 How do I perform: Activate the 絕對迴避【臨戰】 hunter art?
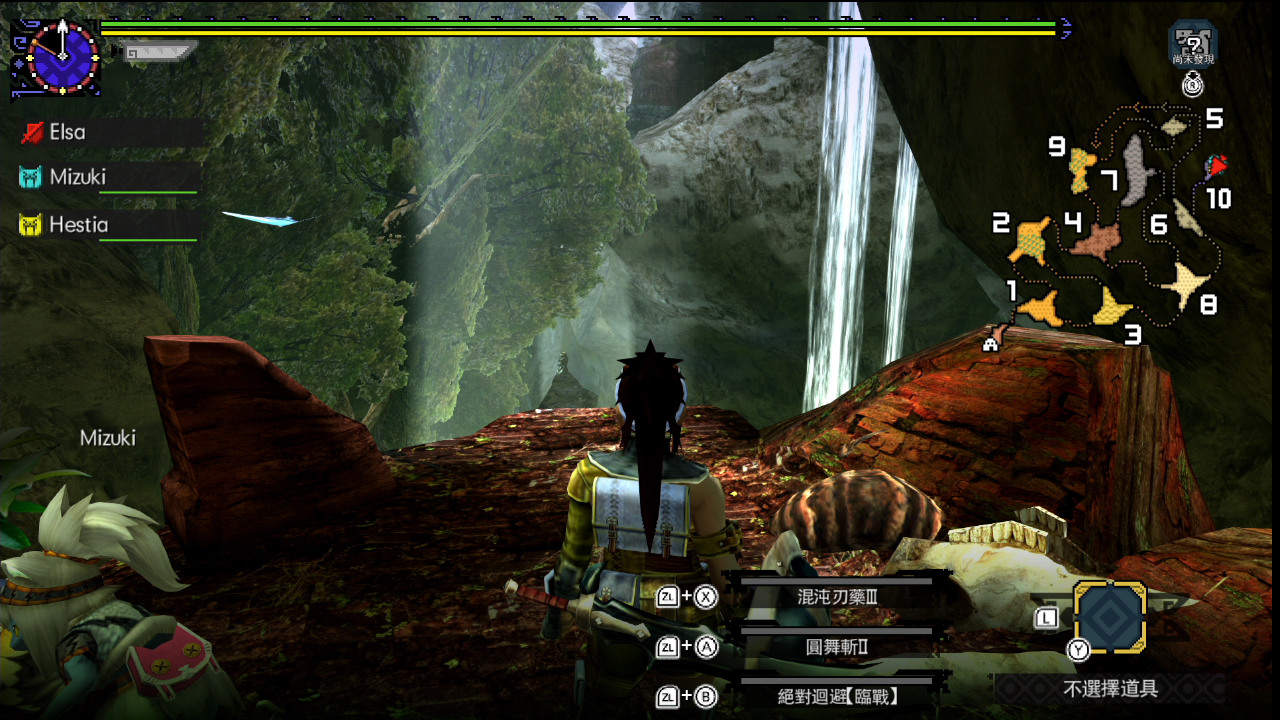tap(837, 696)
